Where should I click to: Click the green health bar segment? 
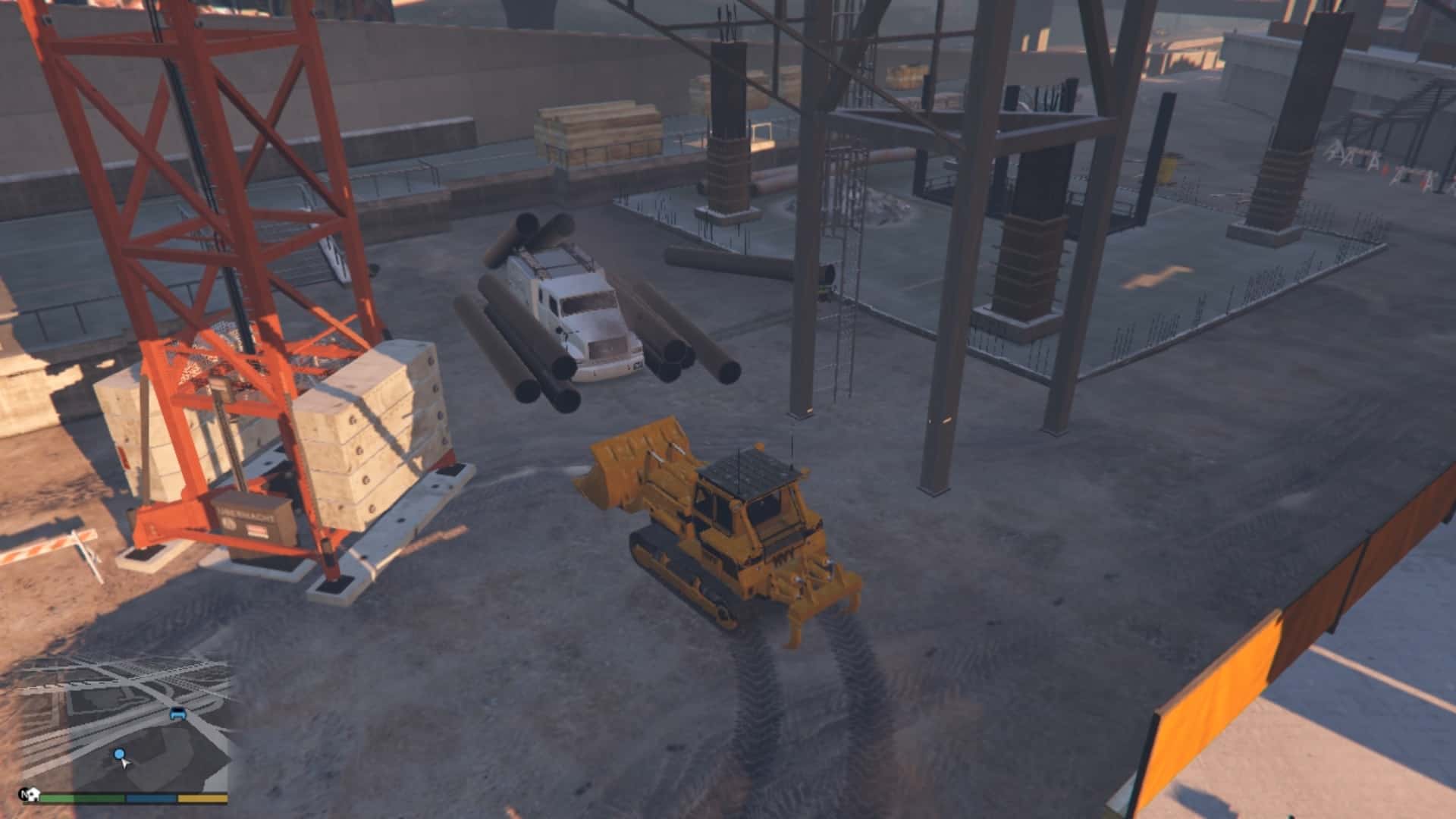pyautogui.click(x=83, y=797)
